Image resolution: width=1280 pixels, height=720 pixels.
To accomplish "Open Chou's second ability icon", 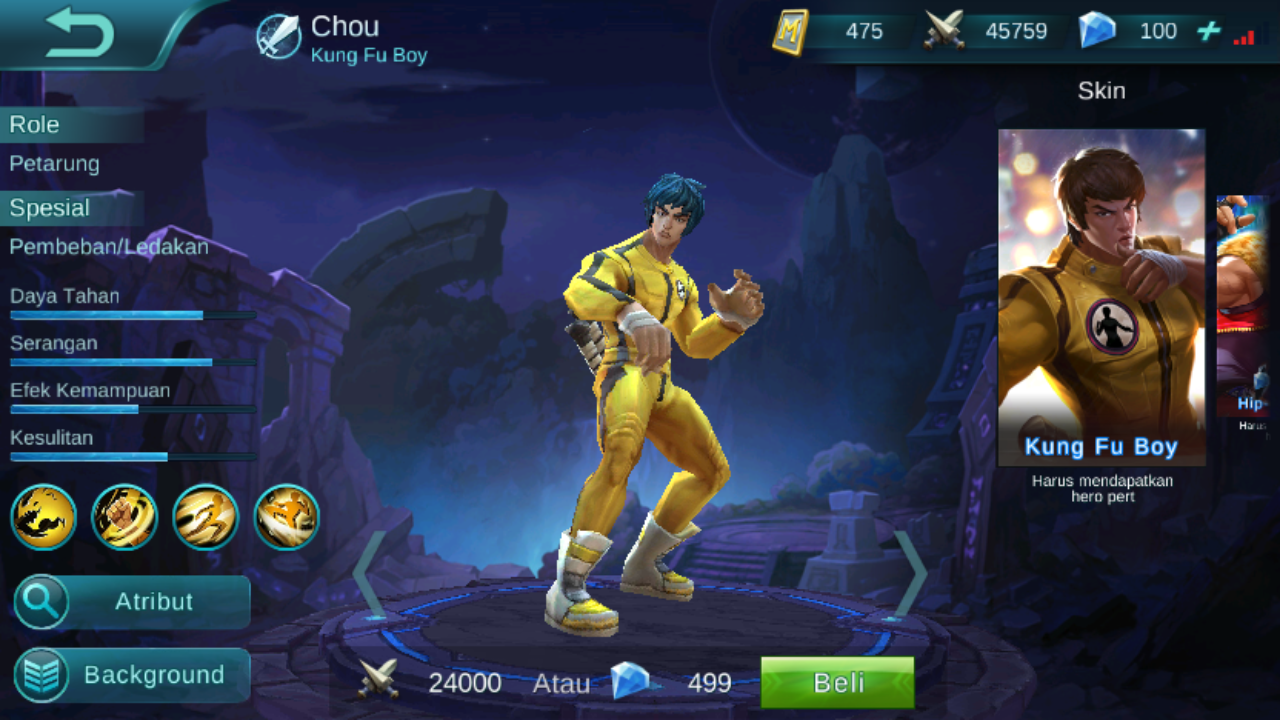I will click(124, 517).
